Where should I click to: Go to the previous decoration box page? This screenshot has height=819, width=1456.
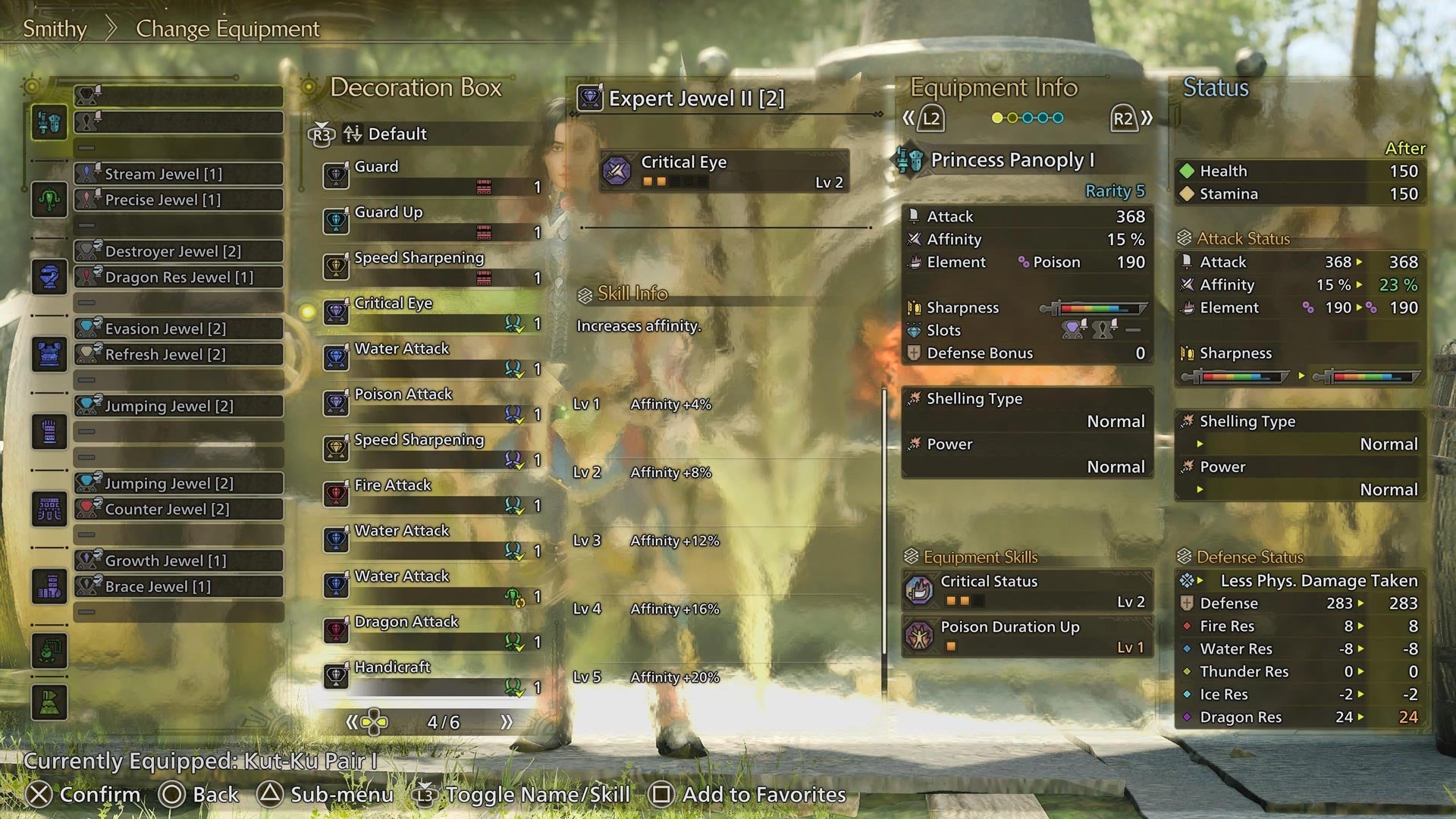[352, 722]
